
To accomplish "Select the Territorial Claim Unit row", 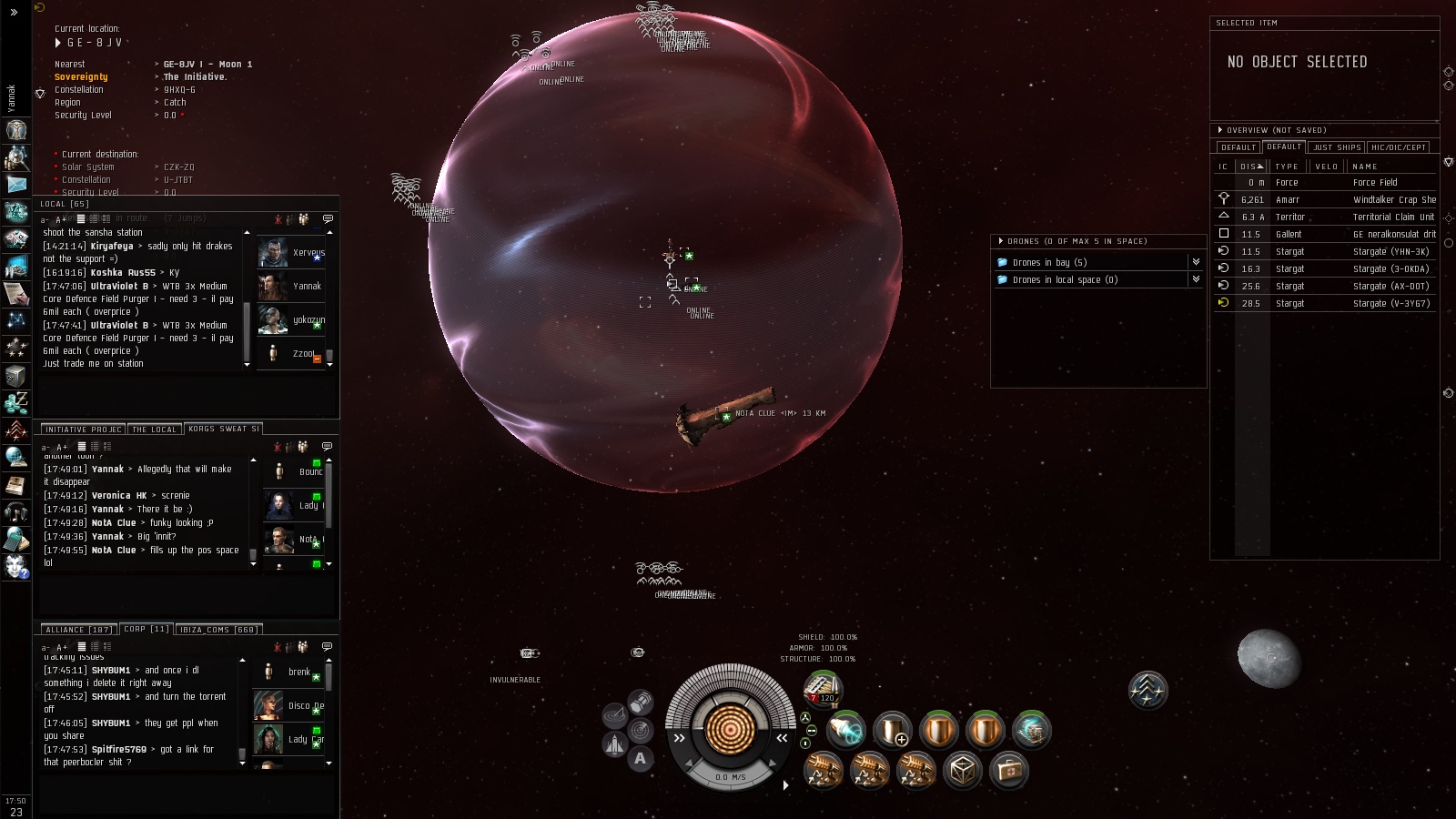I will pos(1392,217).
